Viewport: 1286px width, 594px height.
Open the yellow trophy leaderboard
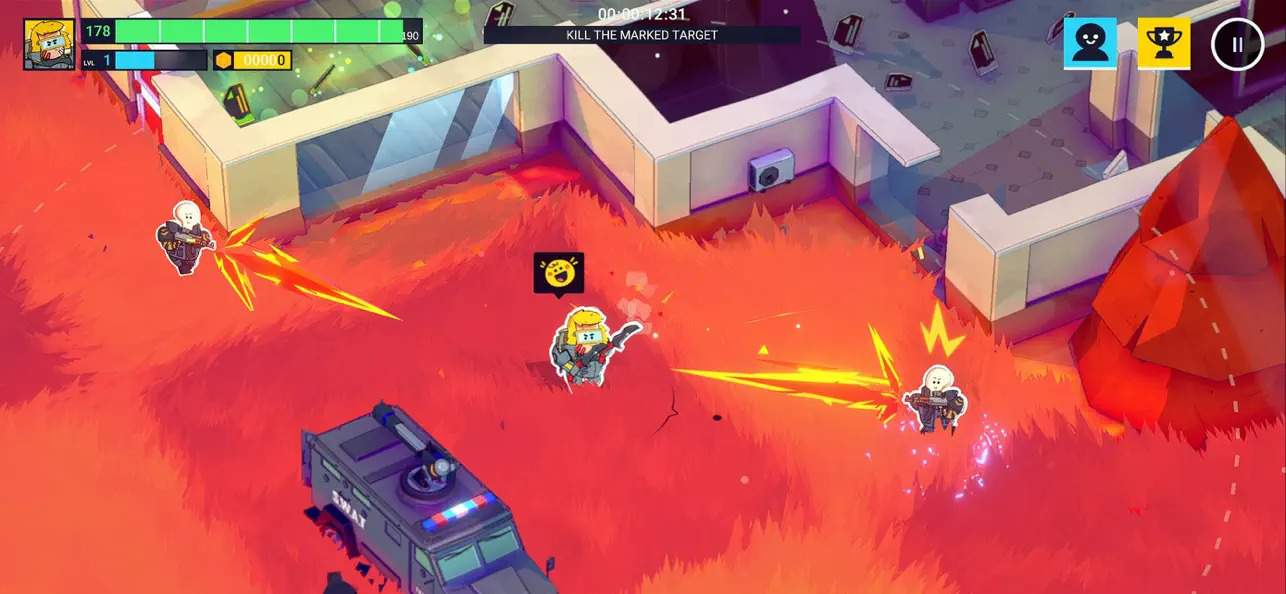click(1164, 44)
